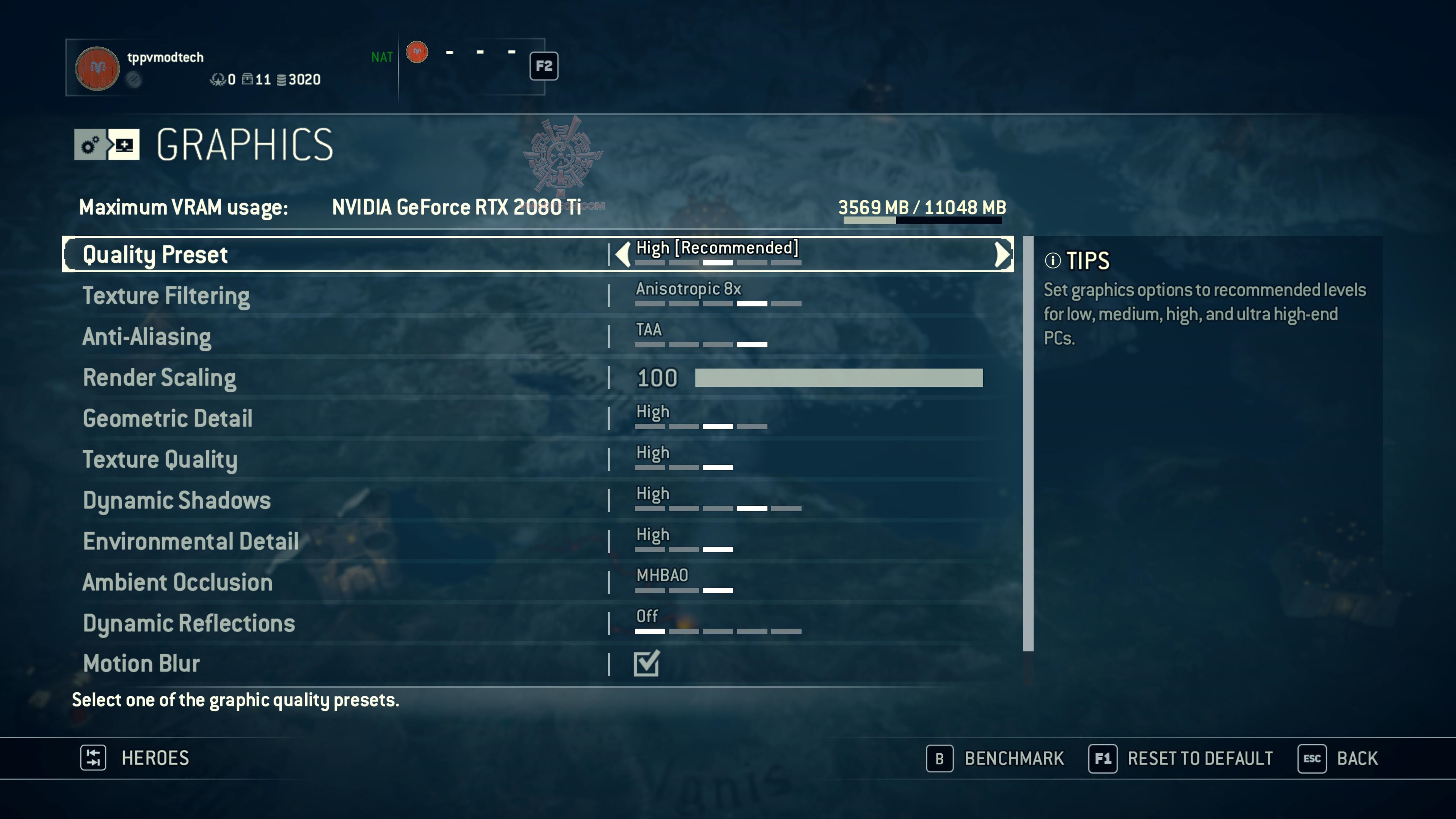Adjust the Render Scaling slider bar

838,378
